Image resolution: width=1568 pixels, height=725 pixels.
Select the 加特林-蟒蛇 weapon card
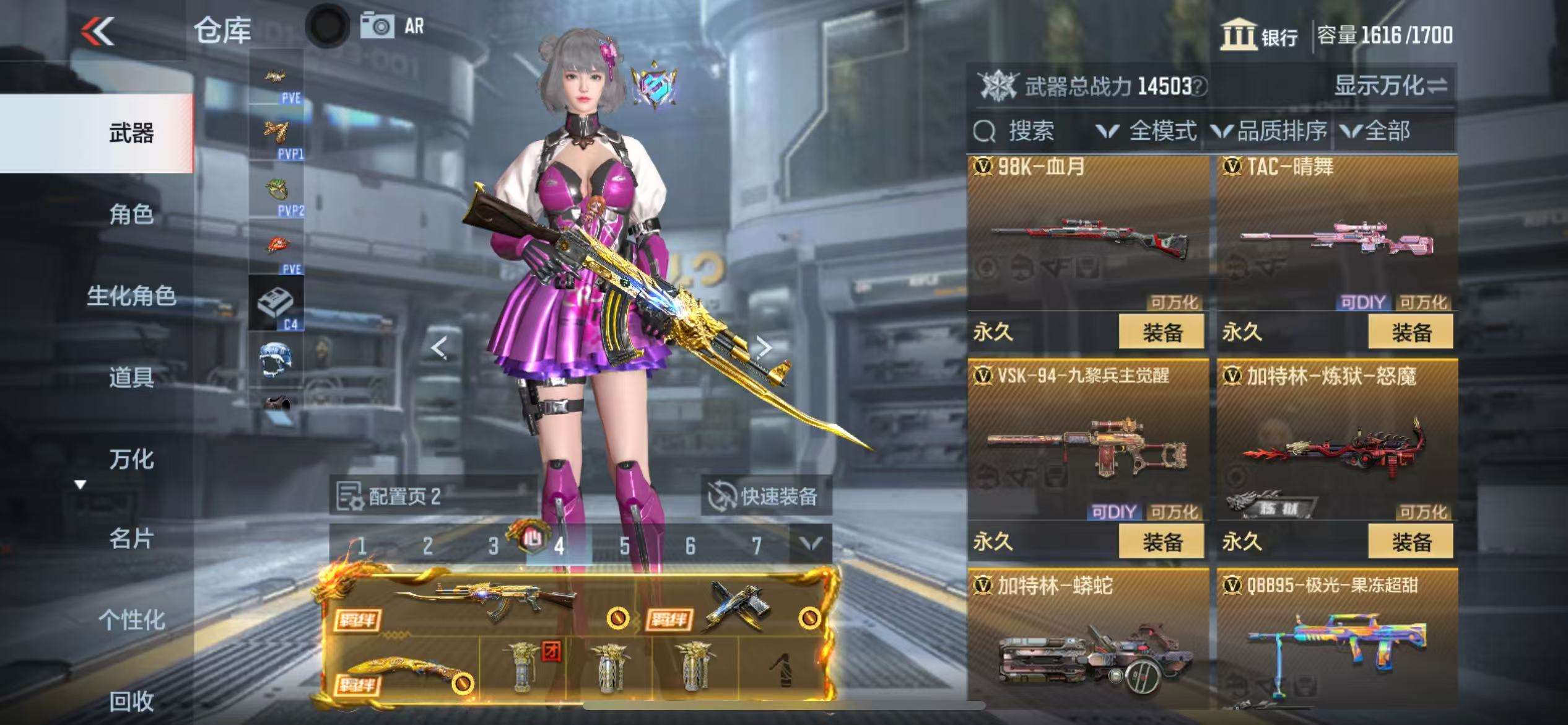click(x=1088, y=644)
